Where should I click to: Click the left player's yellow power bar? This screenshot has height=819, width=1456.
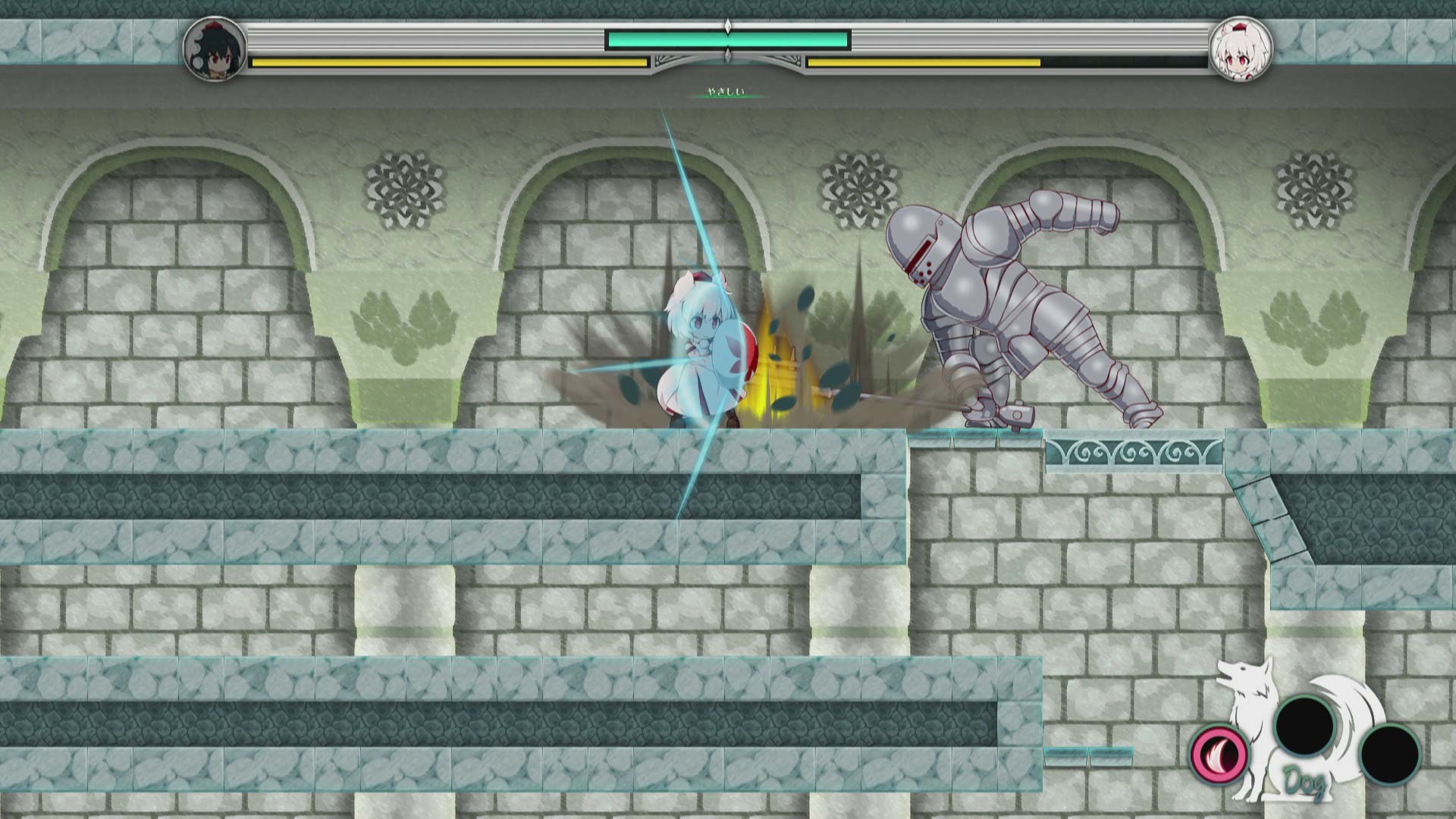[447, 62]
